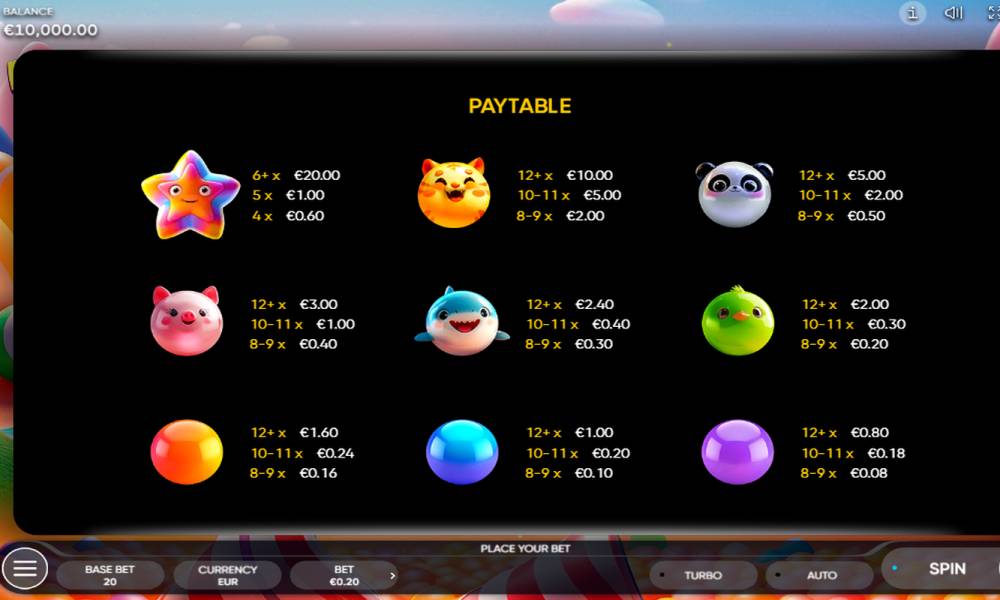Select the Base Bet 20 pill
1000x600 pixels.
[110, 575]
